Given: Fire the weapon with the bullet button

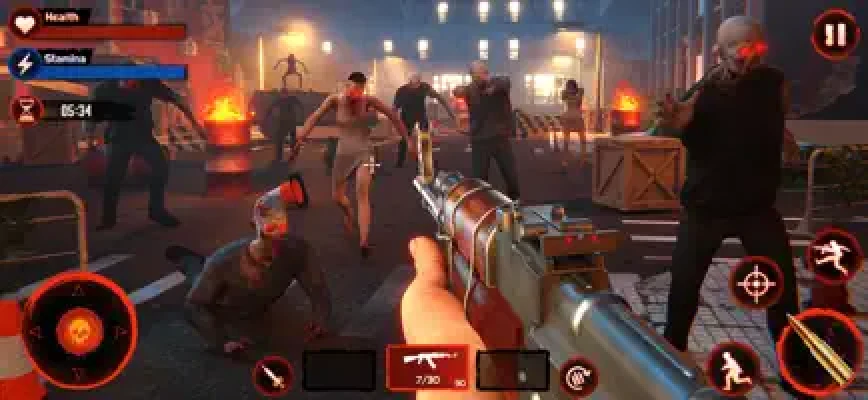Looking at the screenshot, I should pos(821,352).
